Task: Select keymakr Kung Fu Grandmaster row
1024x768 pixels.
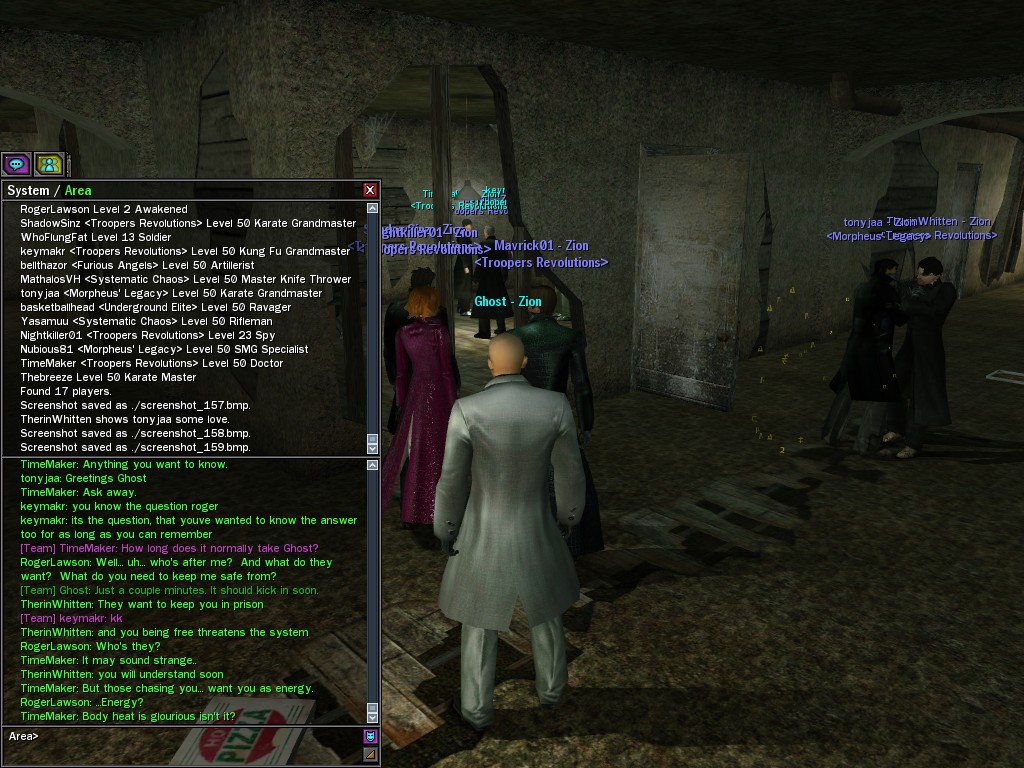Action: tap(185, 251)
